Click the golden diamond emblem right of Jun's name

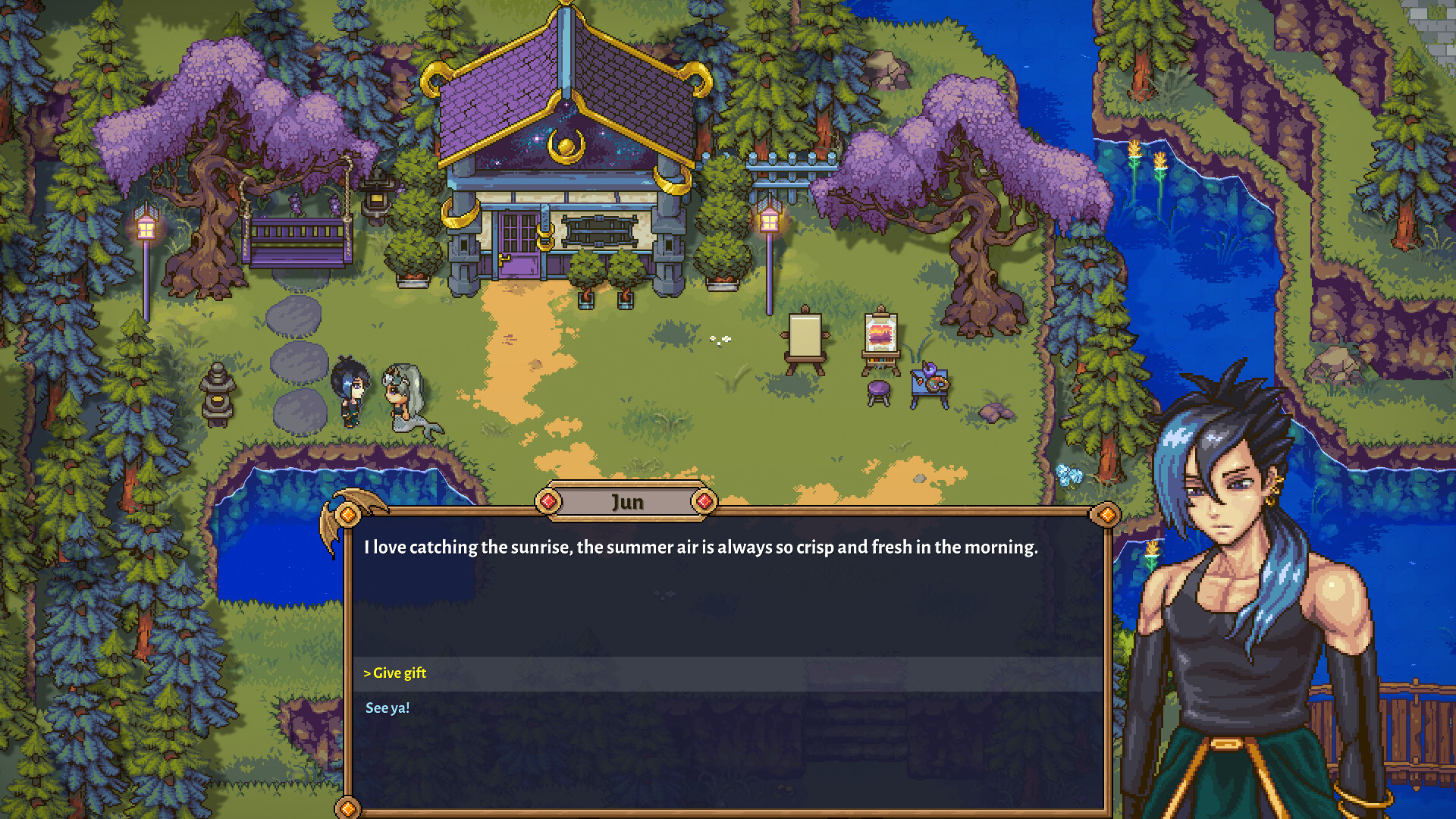[x=706, y=500]
